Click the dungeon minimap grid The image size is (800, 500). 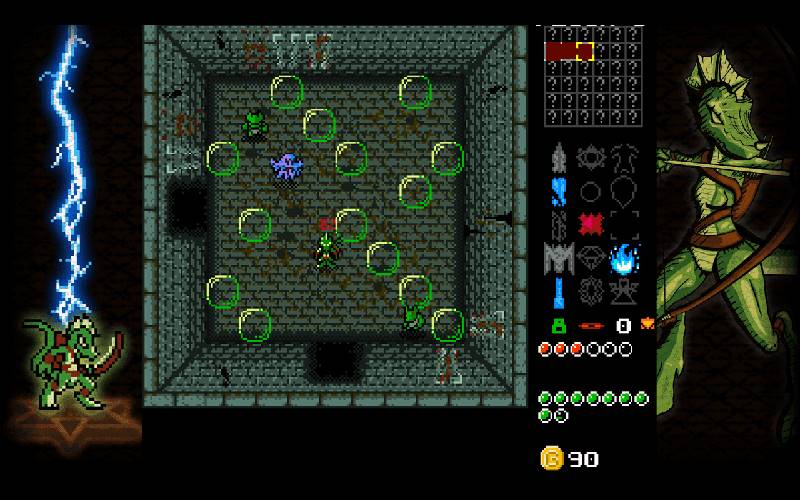(592, 77)
